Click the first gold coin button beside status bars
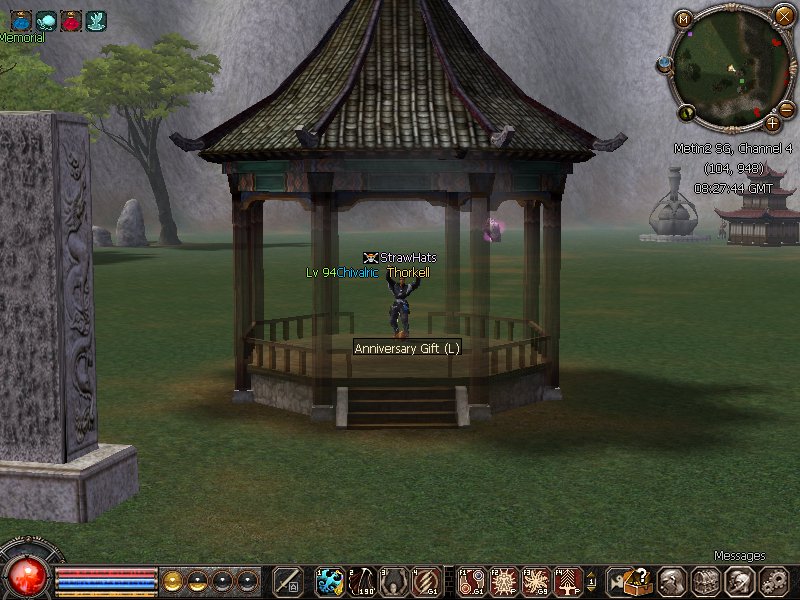 click(173, 580)
